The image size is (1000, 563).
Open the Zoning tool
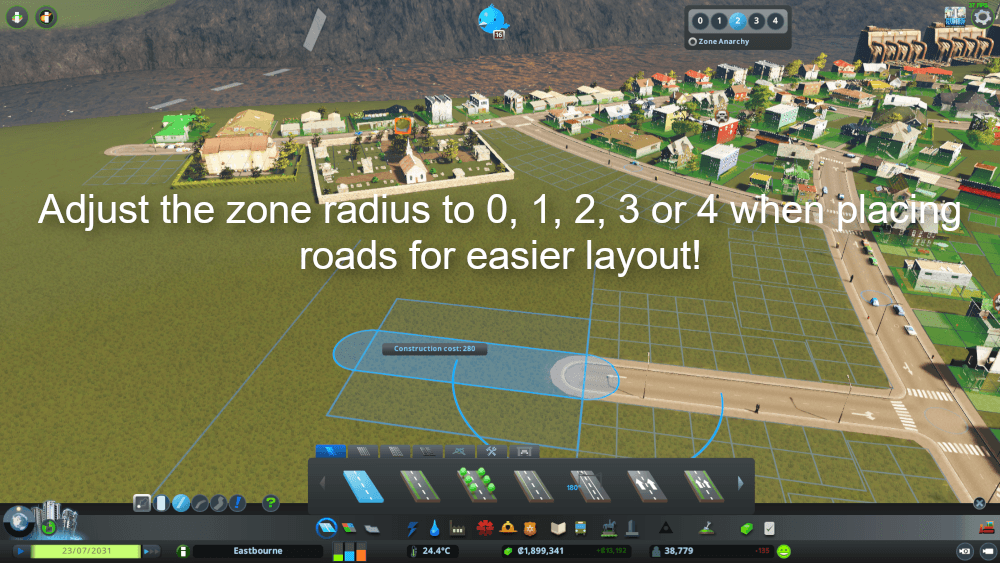pyautogui.click(x=349, y=527)
